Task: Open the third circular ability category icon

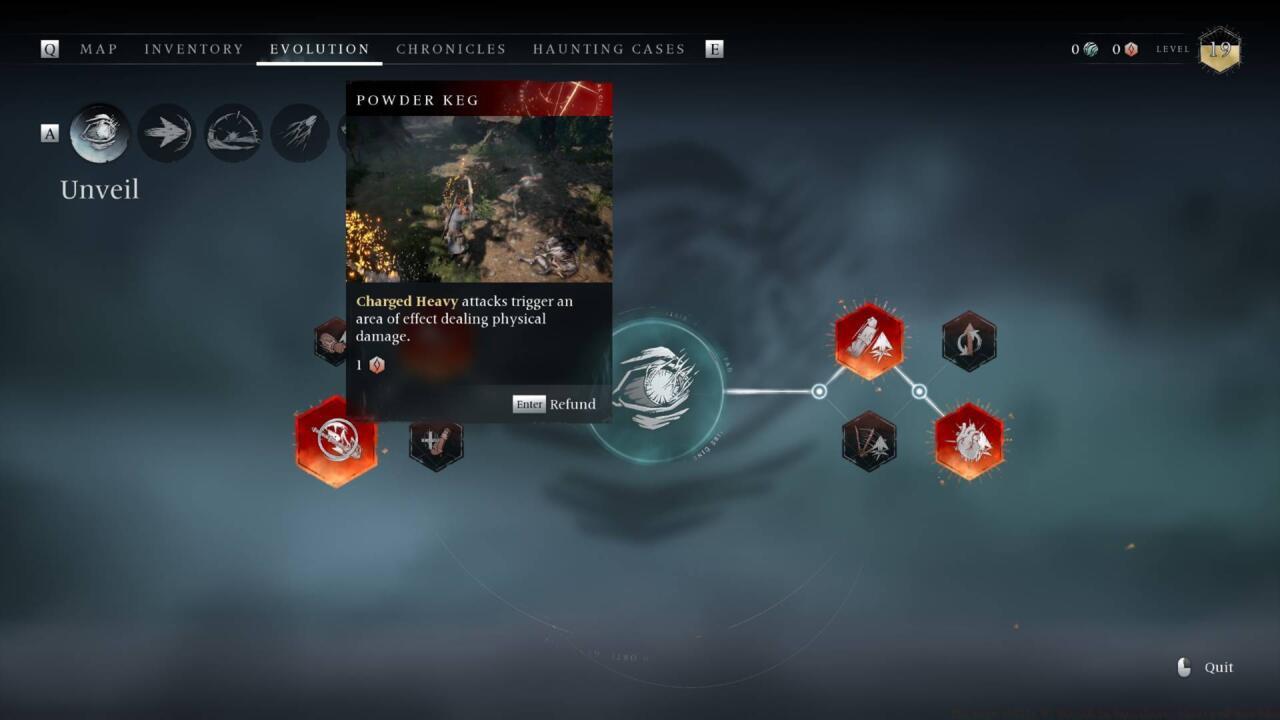Action: tap(233, 132)
